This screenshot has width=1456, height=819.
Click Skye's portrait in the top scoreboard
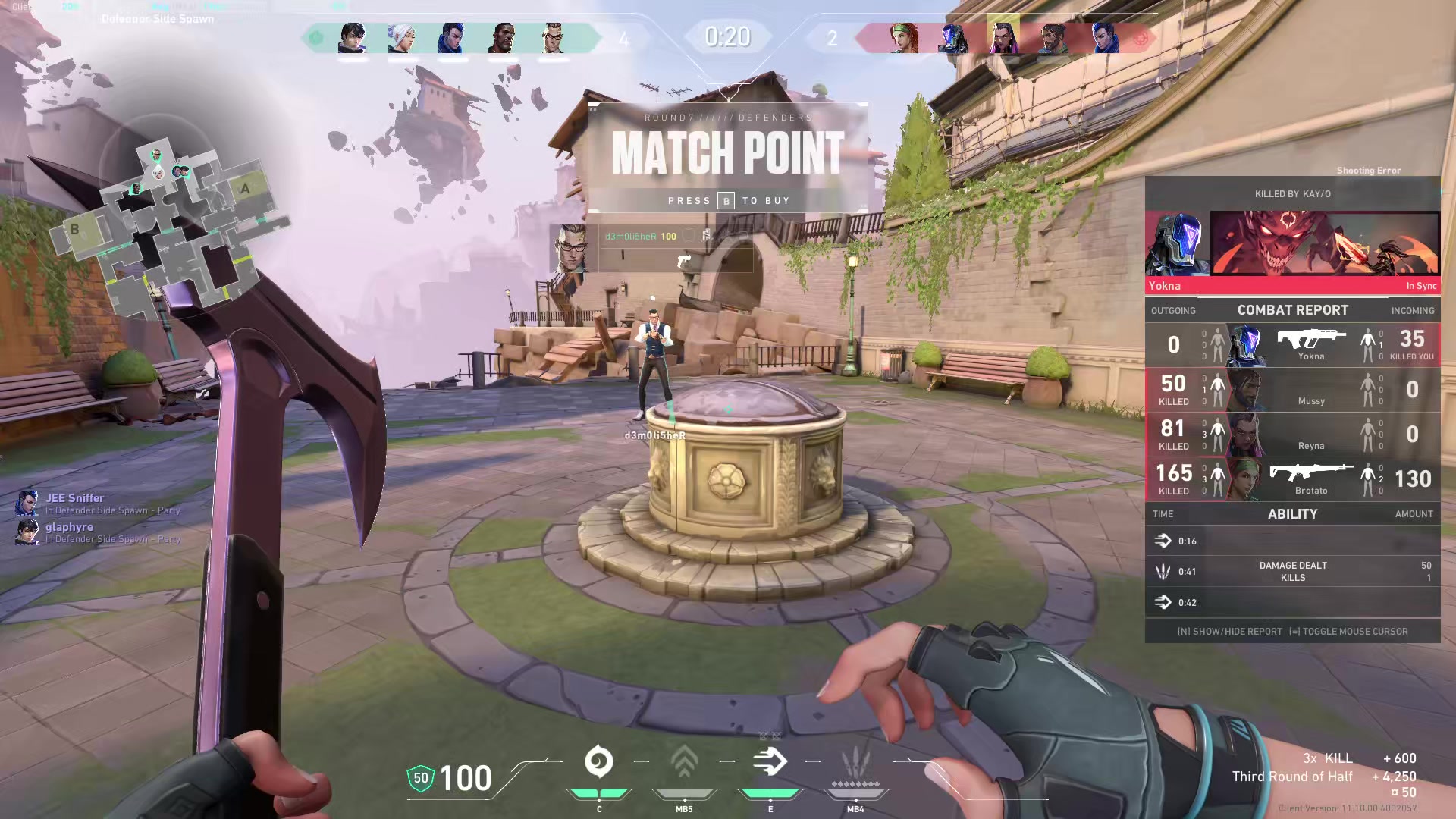pyautogui.click(x=904, y=38)
